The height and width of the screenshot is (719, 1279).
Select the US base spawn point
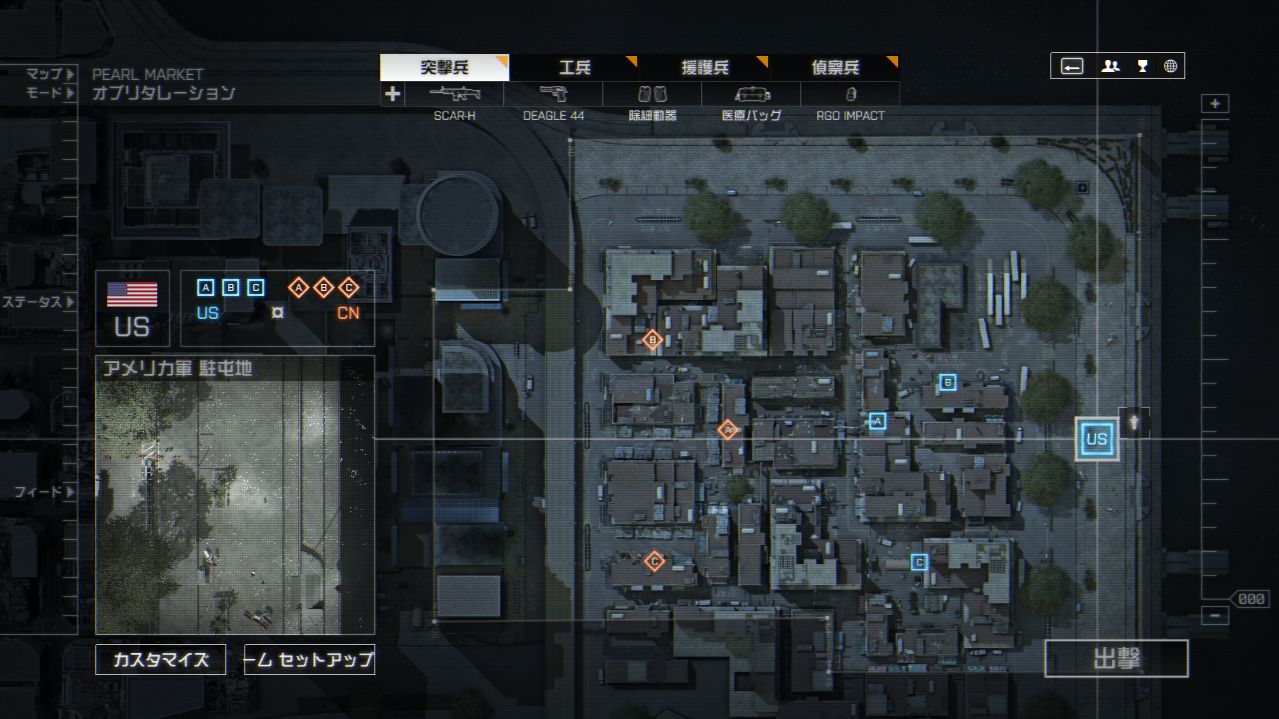coord(1096,439)
